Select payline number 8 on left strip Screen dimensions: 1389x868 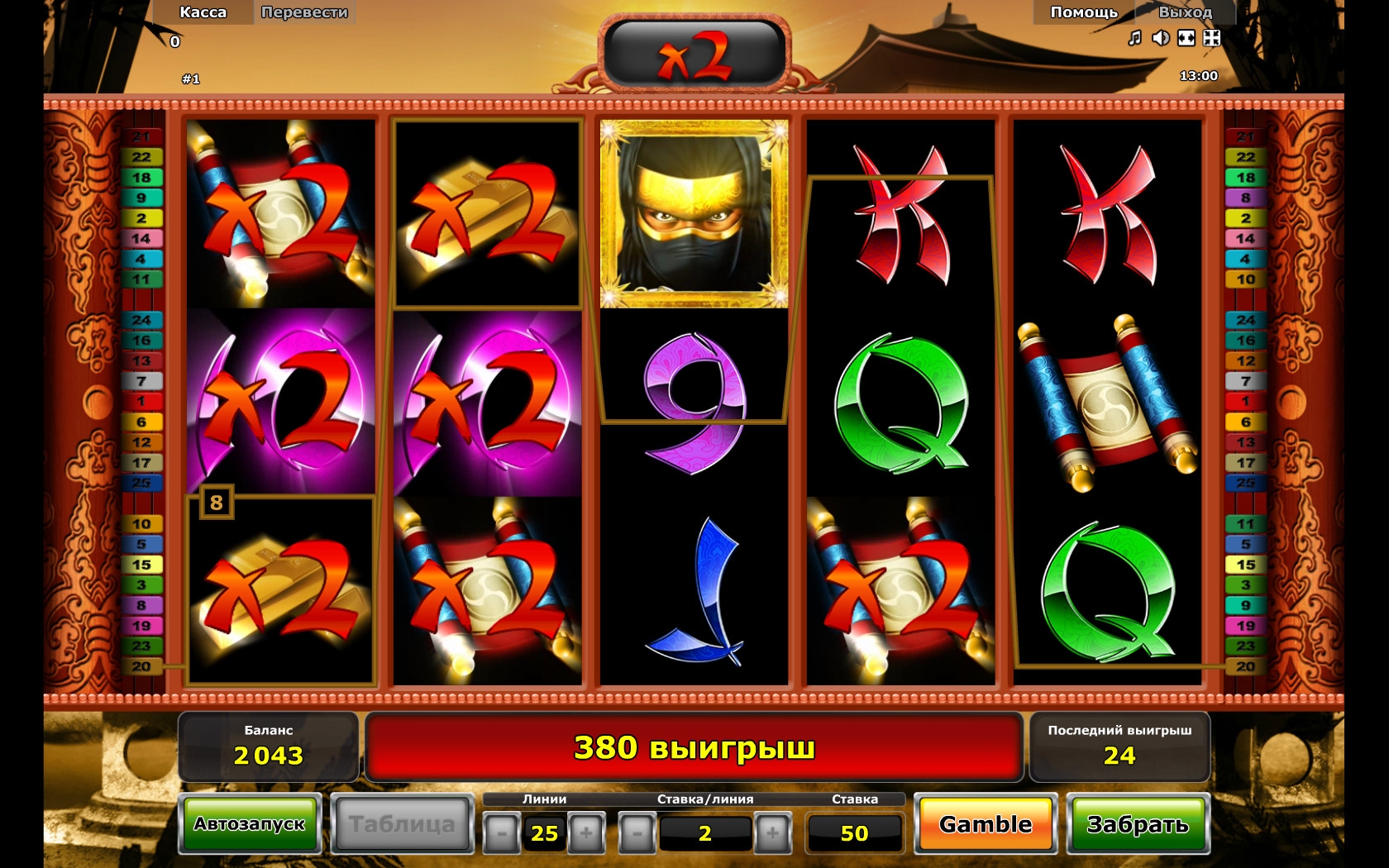141,605
